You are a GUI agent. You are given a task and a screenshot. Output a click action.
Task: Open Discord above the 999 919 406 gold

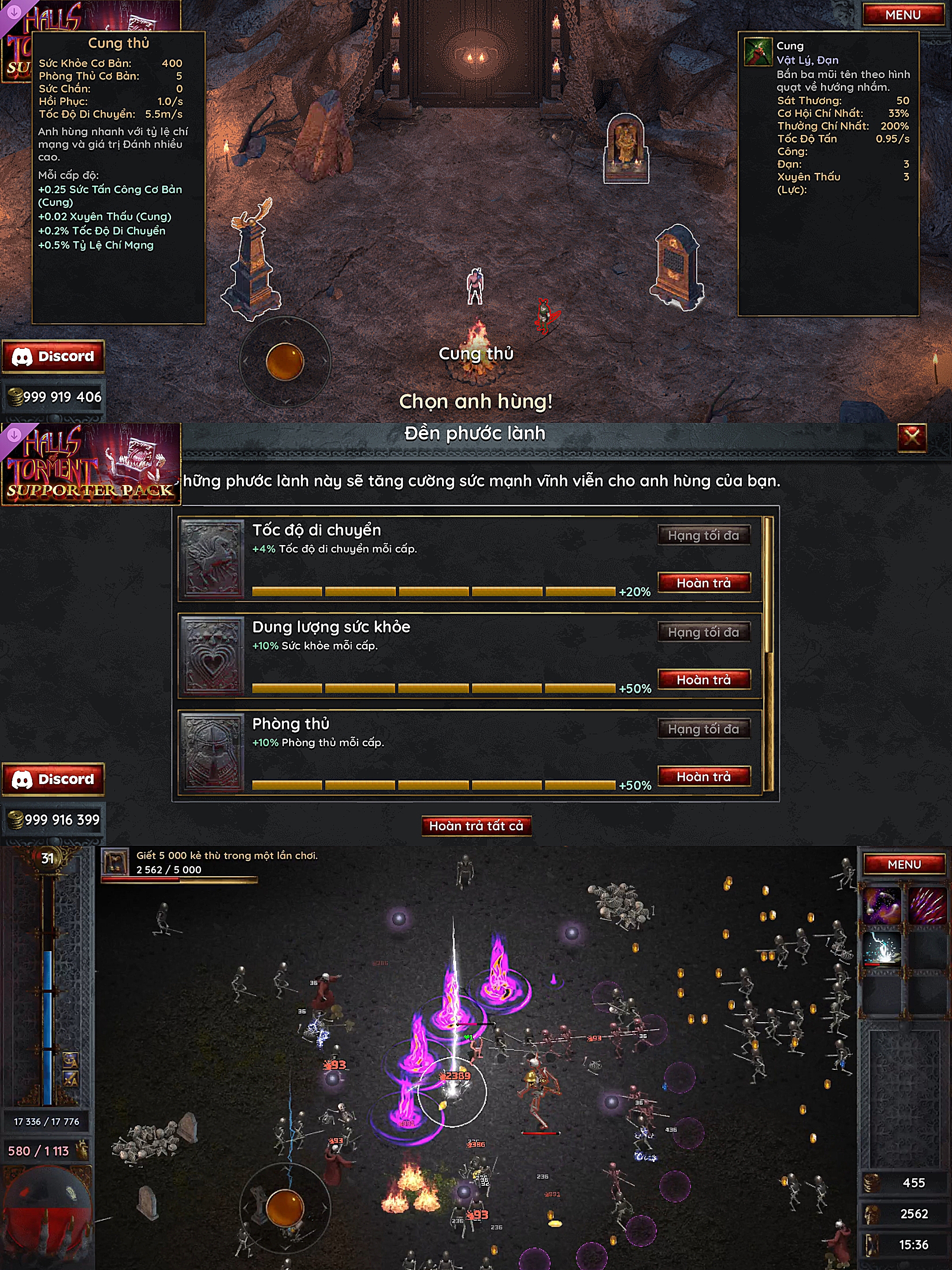pyautogui.click(x=53, y=357)
